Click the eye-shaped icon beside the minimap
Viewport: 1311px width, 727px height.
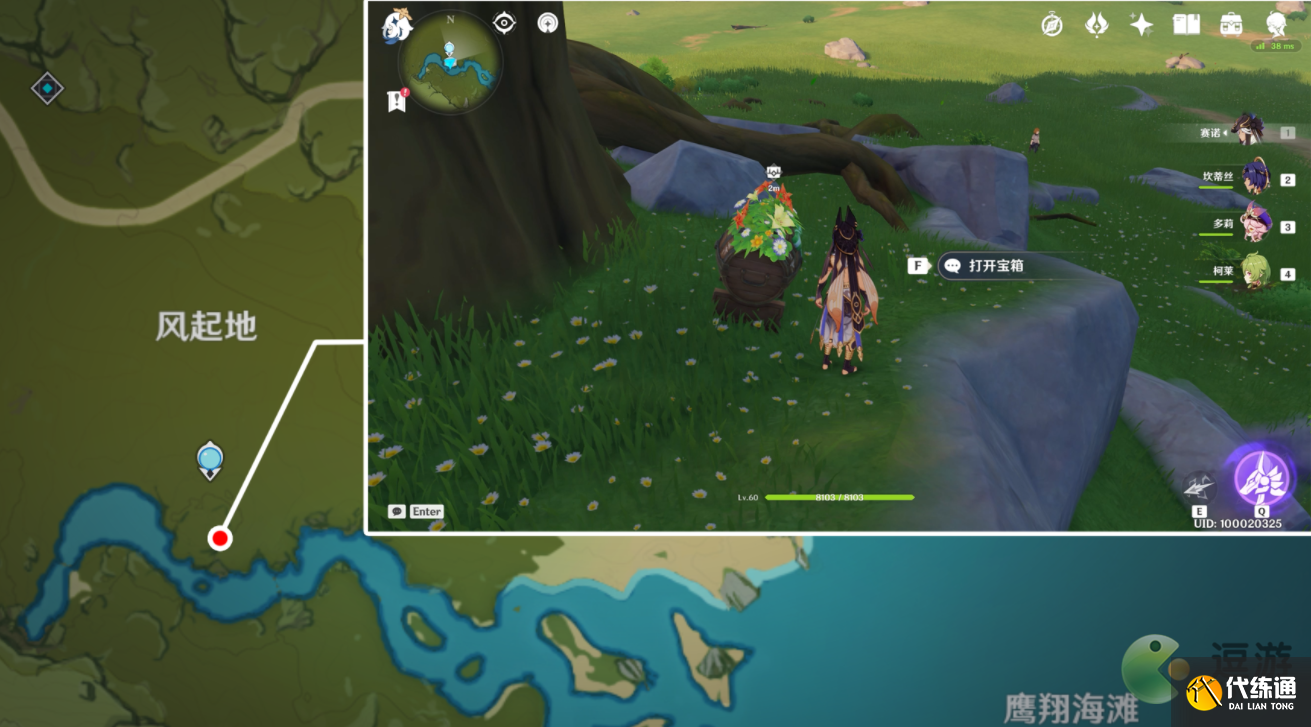(504, 23)
